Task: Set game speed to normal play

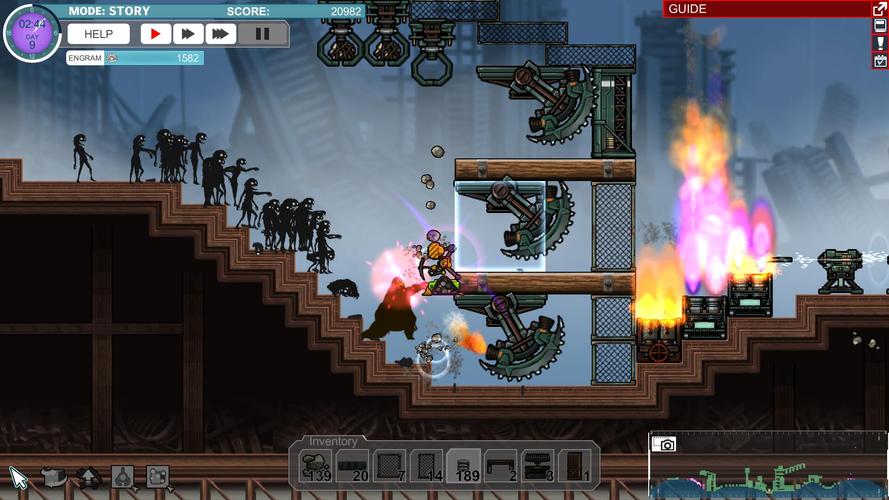Action: [155, 34]
